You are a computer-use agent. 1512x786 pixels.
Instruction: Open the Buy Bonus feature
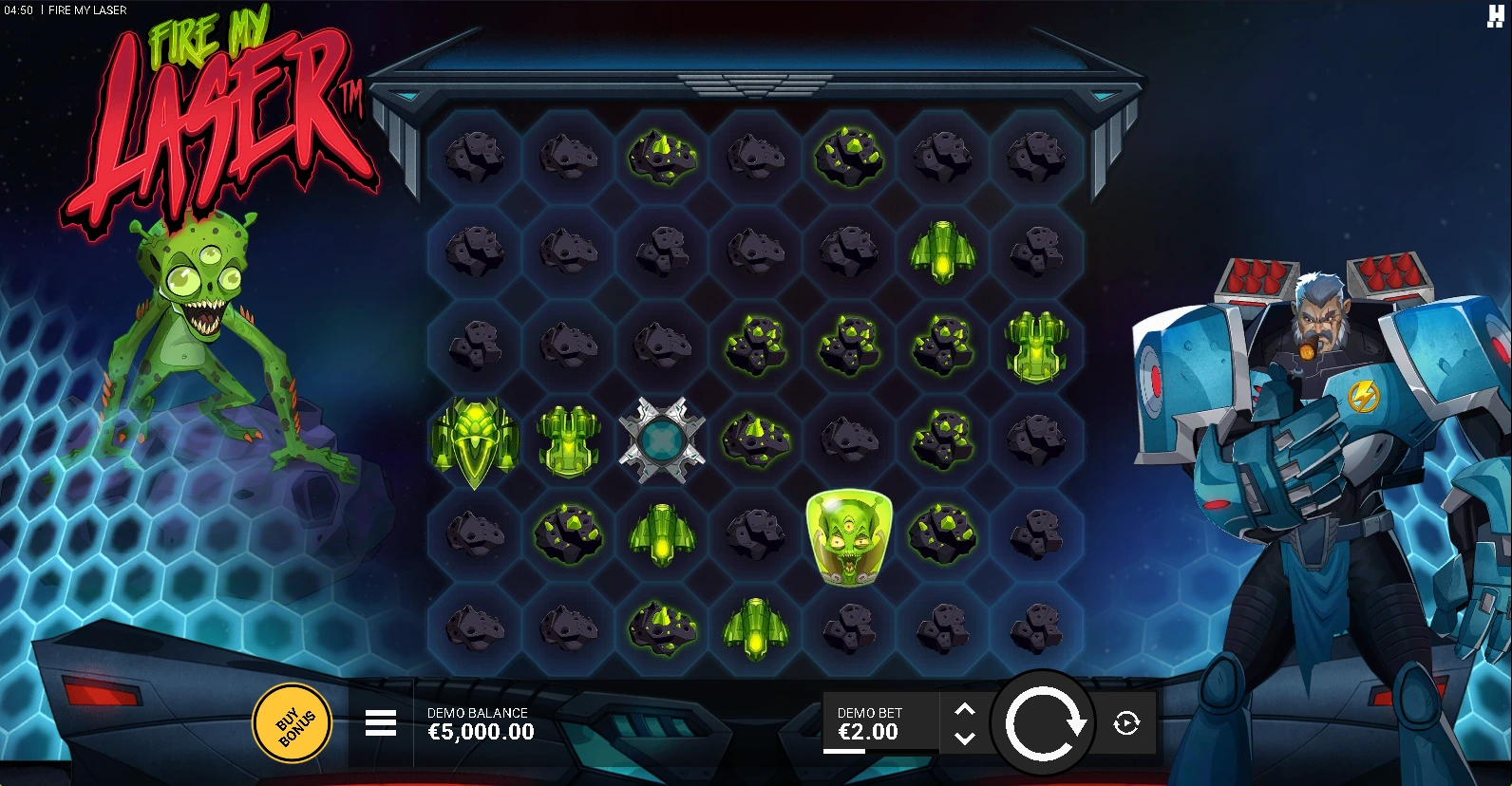pos(292,723)
